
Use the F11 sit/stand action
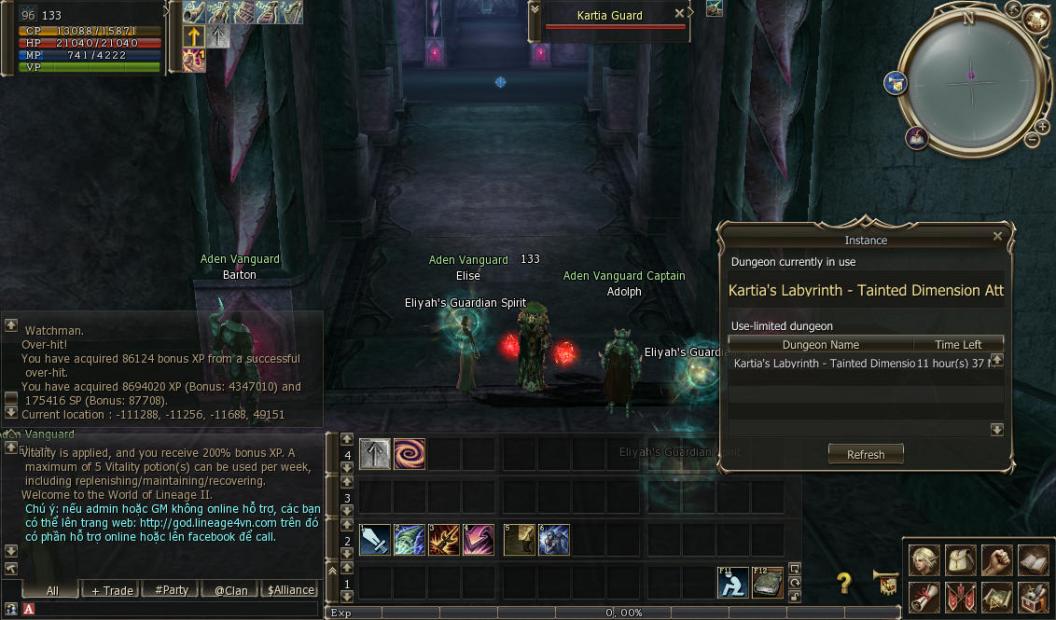click(x=733, y=582)
